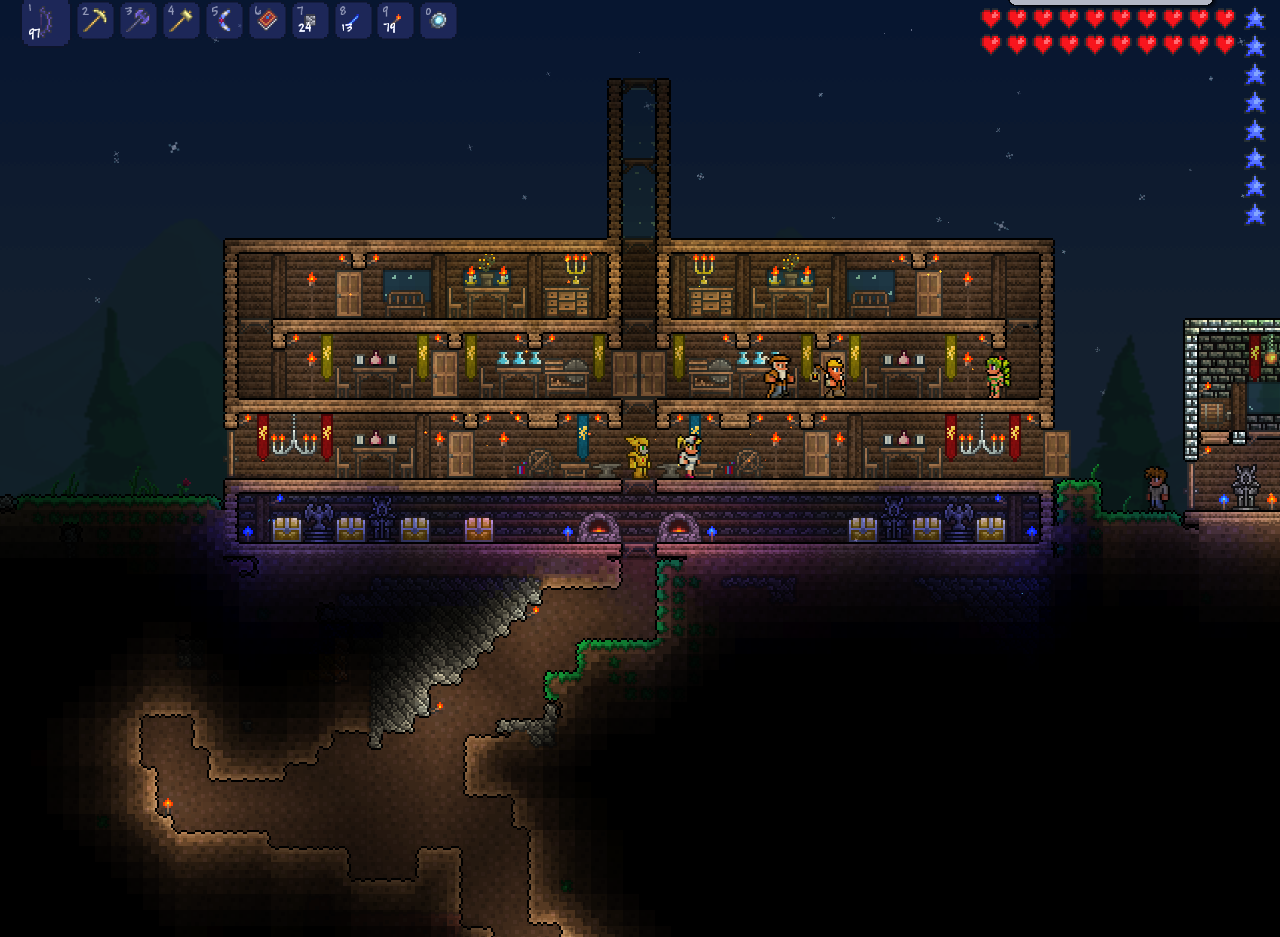
Task: Select the stone blocks in hotbar slot 7
Action: point(309,20)
